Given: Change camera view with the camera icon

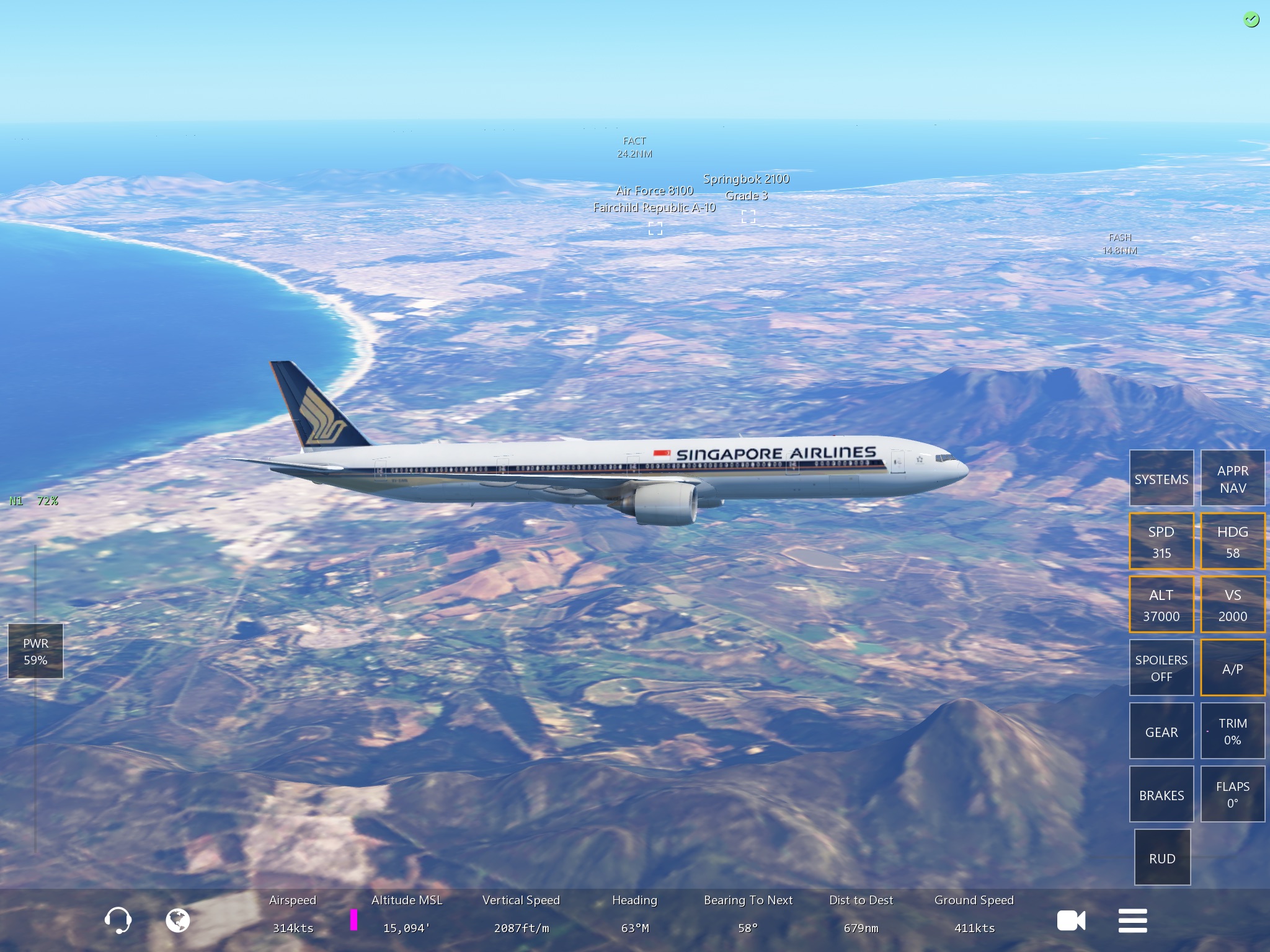Looking at the screenshot, I should (x=1071, y=920).
